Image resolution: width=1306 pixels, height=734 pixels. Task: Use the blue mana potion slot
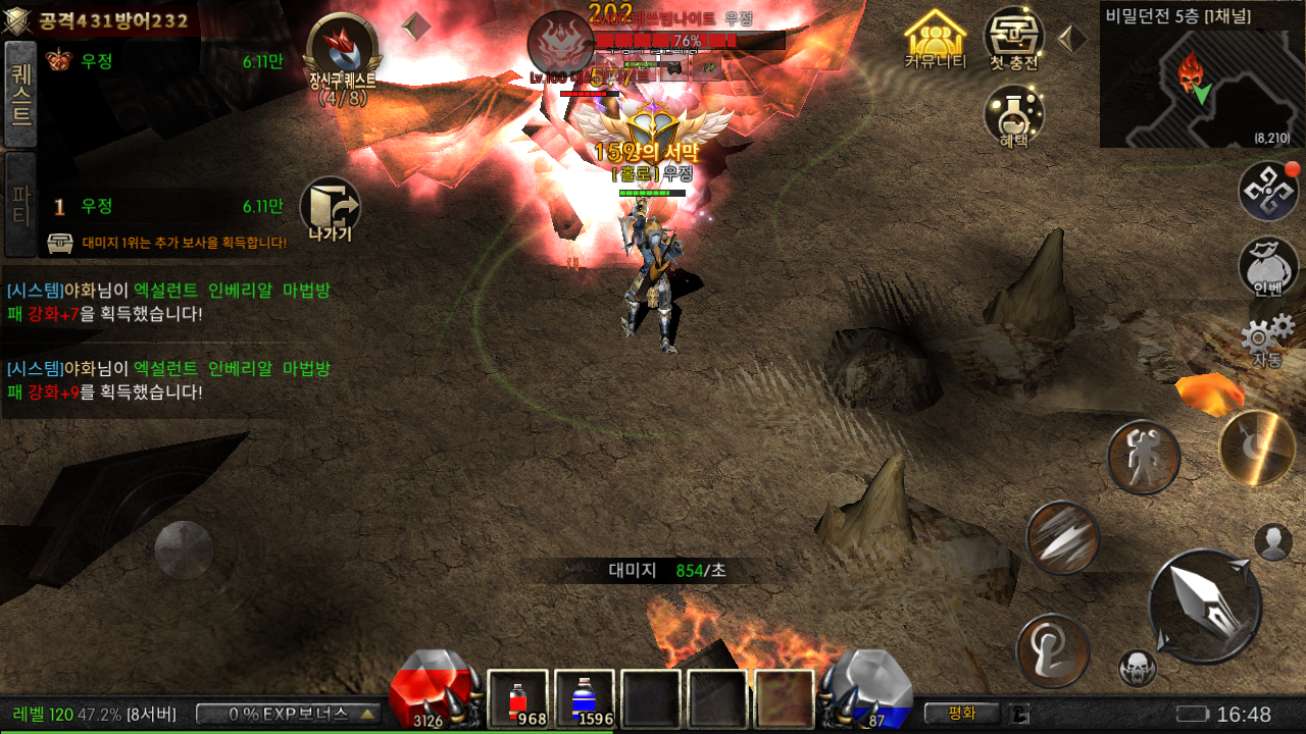tap(584, 699)
